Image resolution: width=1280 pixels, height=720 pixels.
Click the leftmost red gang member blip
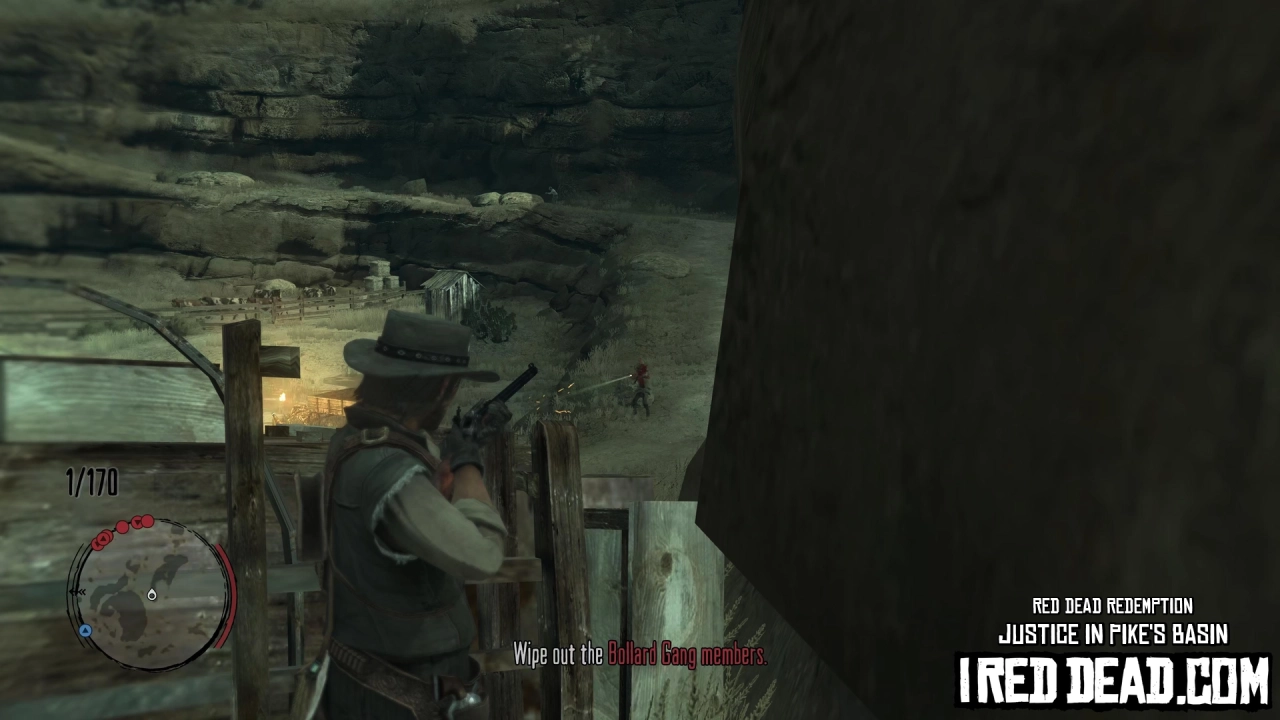(x=97, y=543)
